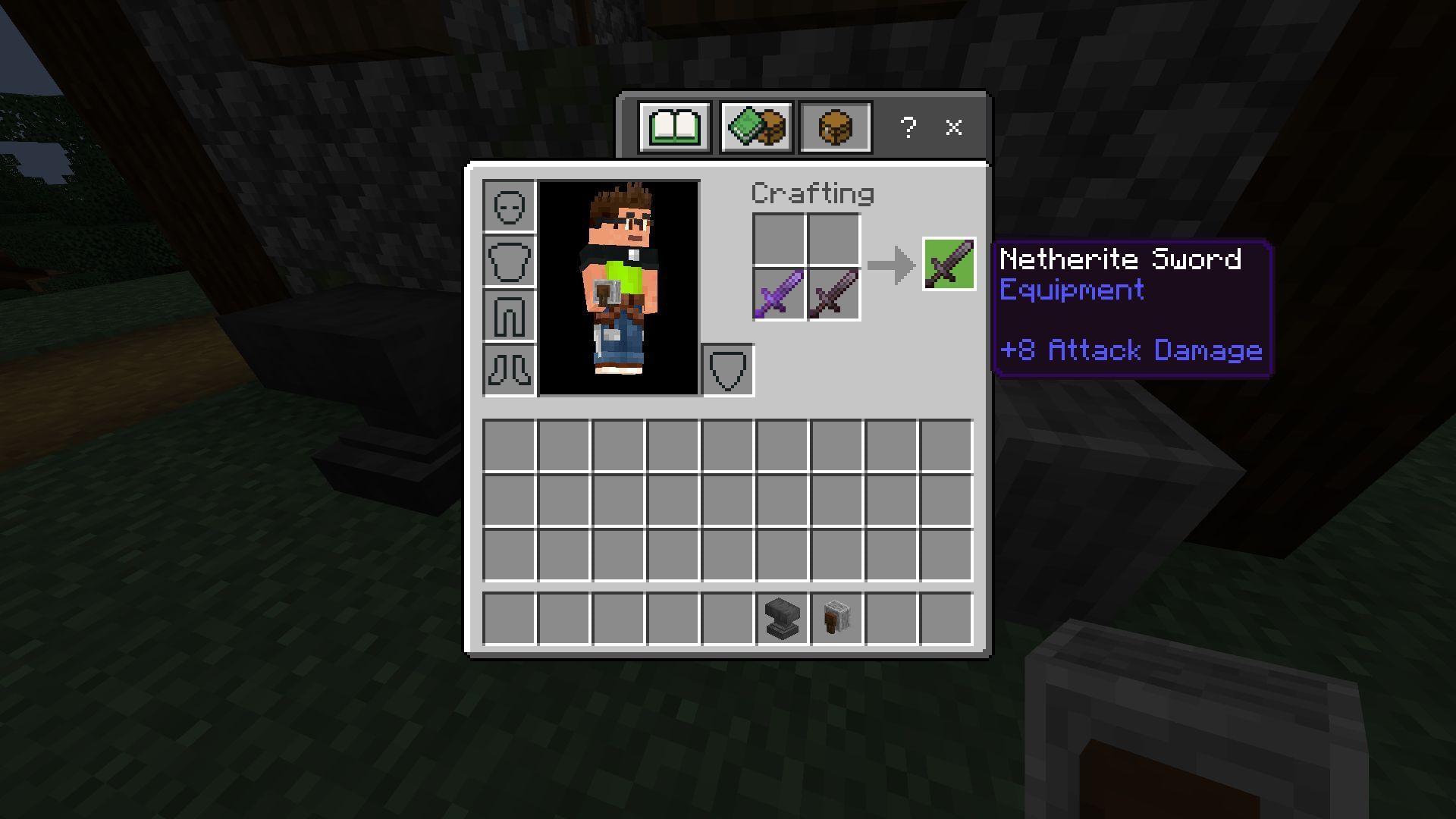This screenshot has height=819, width=1456.
Task: Click the right damaged netherite sword
Action: pos(833,294)
